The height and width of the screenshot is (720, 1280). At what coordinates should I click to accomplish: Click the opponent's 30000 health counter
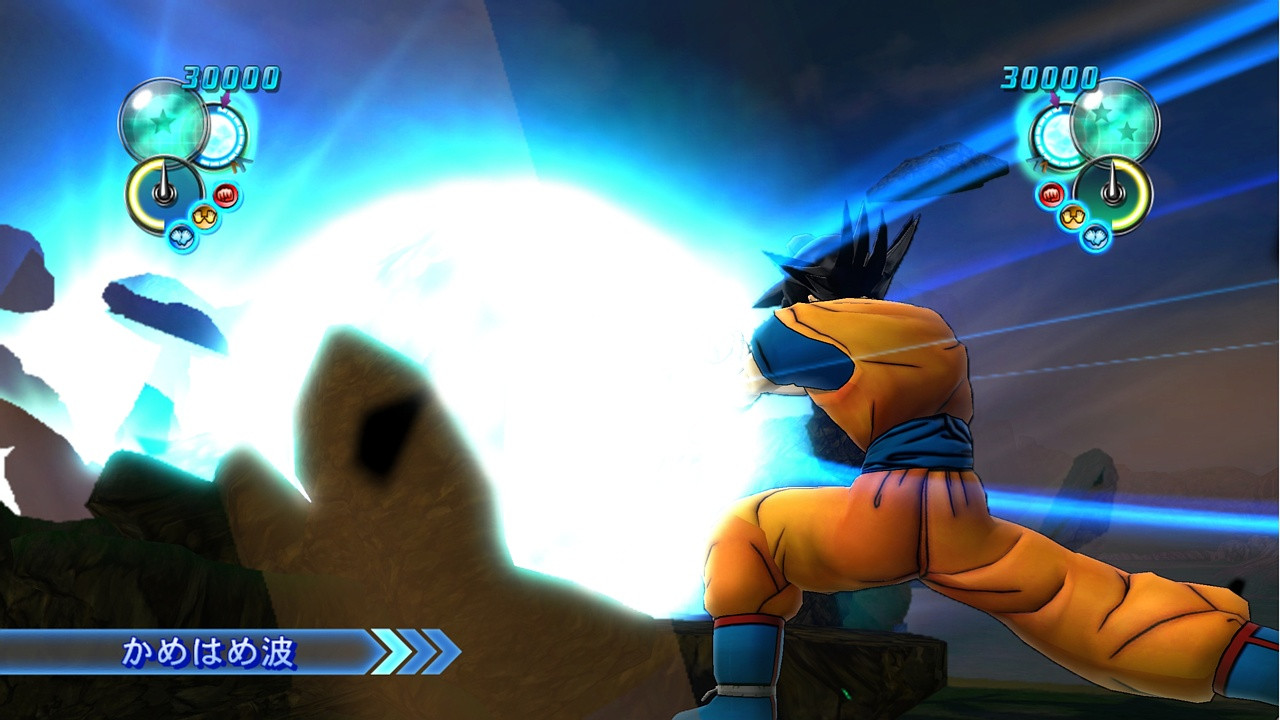pyautogui.click(x=1047, y=78)
